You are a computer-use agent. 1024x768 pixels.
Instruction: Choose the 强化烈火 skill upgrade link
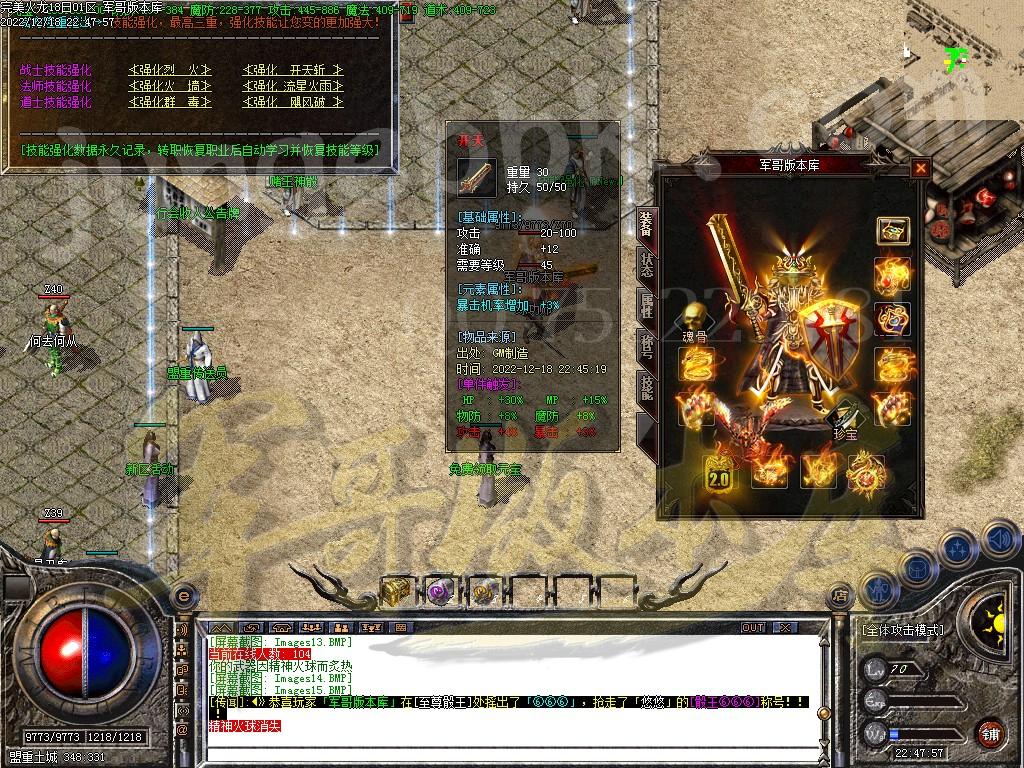pyautogui.click(x=170, y=70)
